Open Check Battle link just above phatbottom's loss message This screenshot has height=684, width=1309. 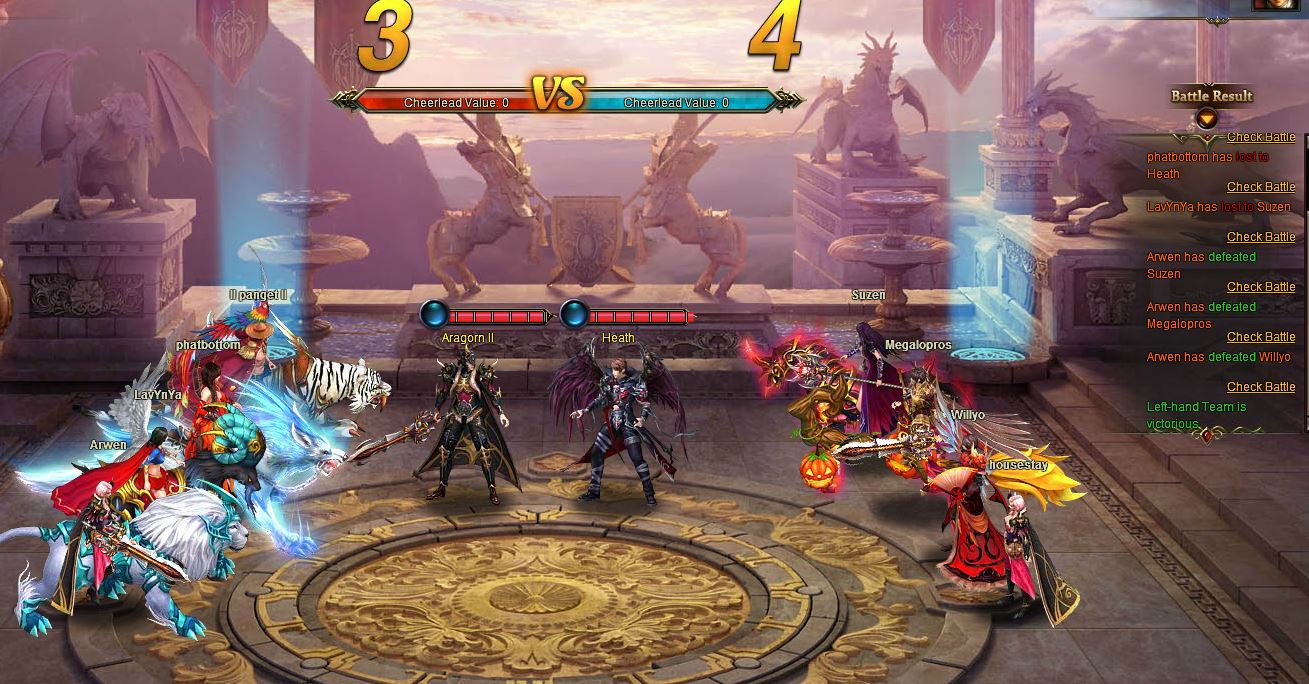(1260, 137)
